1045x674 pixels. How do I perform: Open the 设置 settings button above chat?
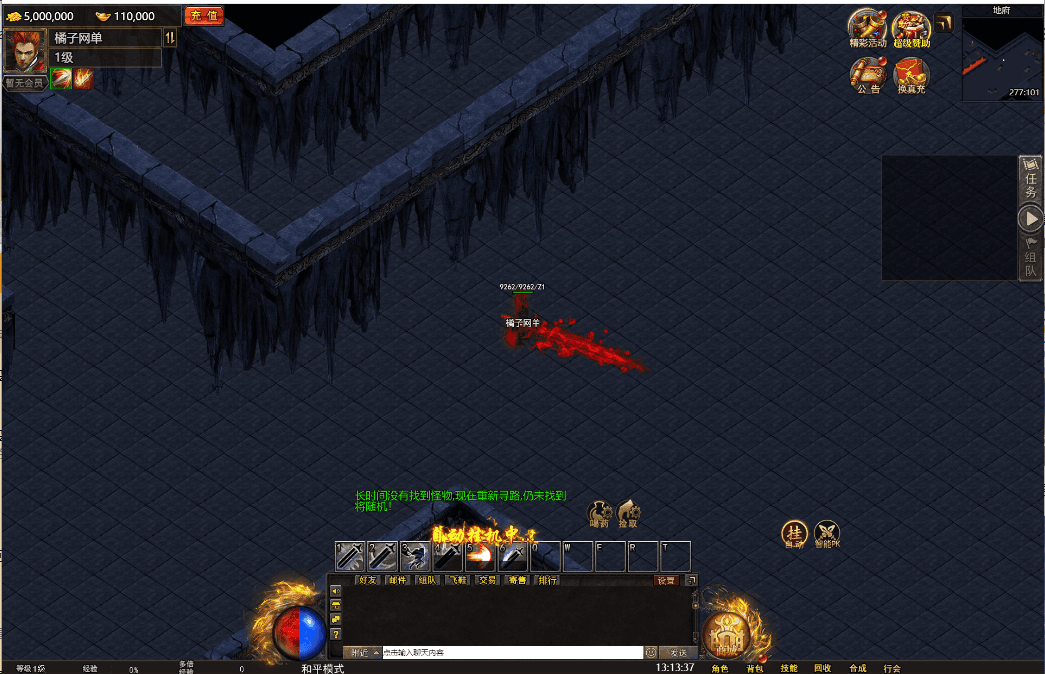666,580
